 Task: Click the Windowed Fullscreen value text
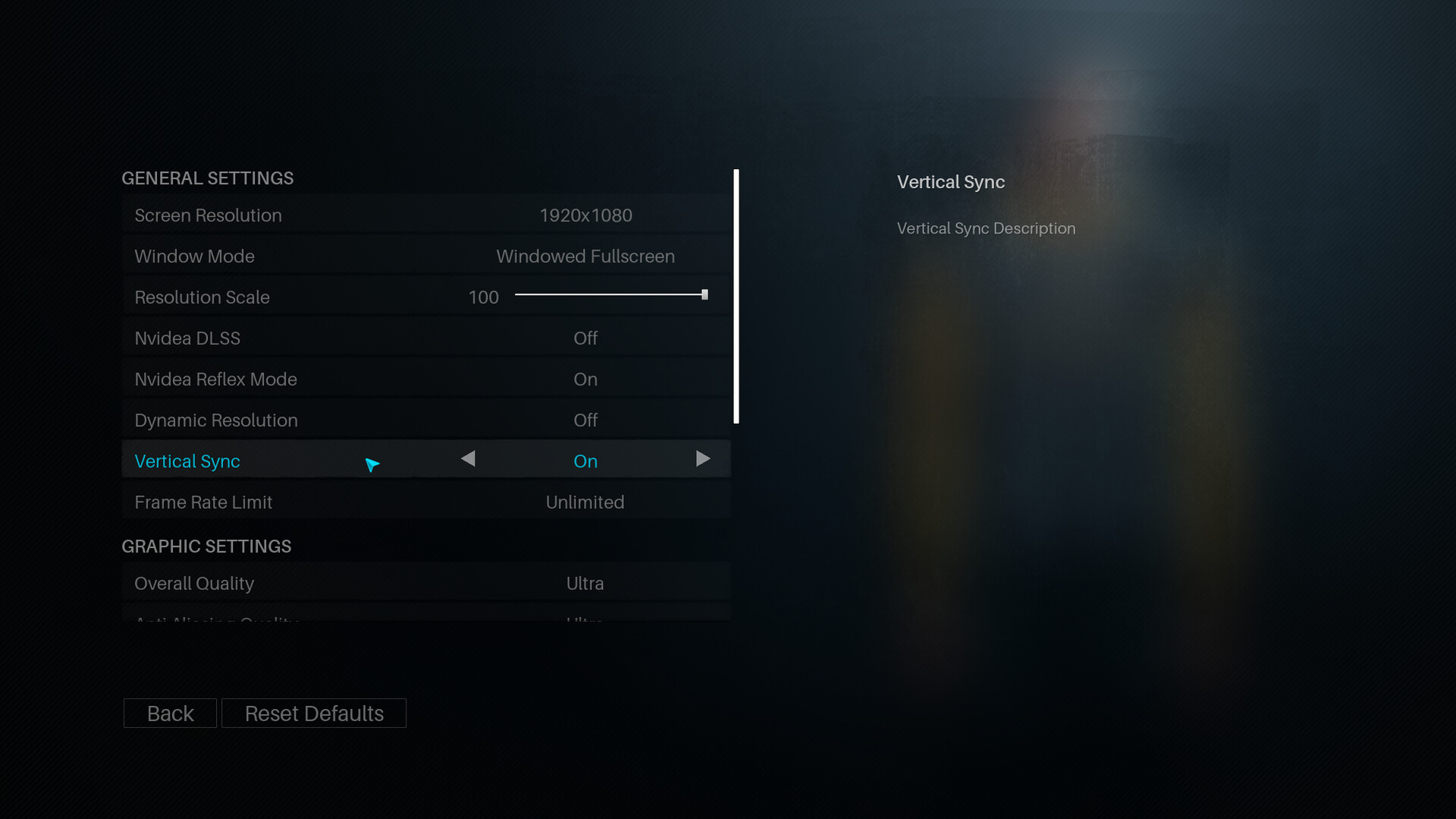coord(585,256)
